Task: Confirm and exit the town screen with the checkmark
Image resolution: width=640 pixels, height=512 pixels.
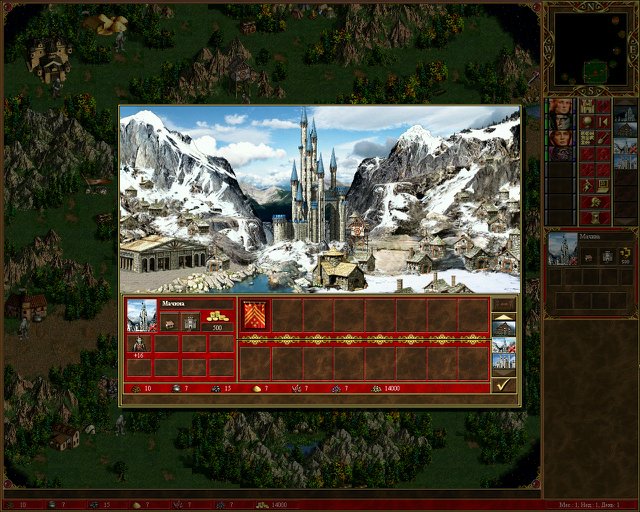Action: pos(504,384)
